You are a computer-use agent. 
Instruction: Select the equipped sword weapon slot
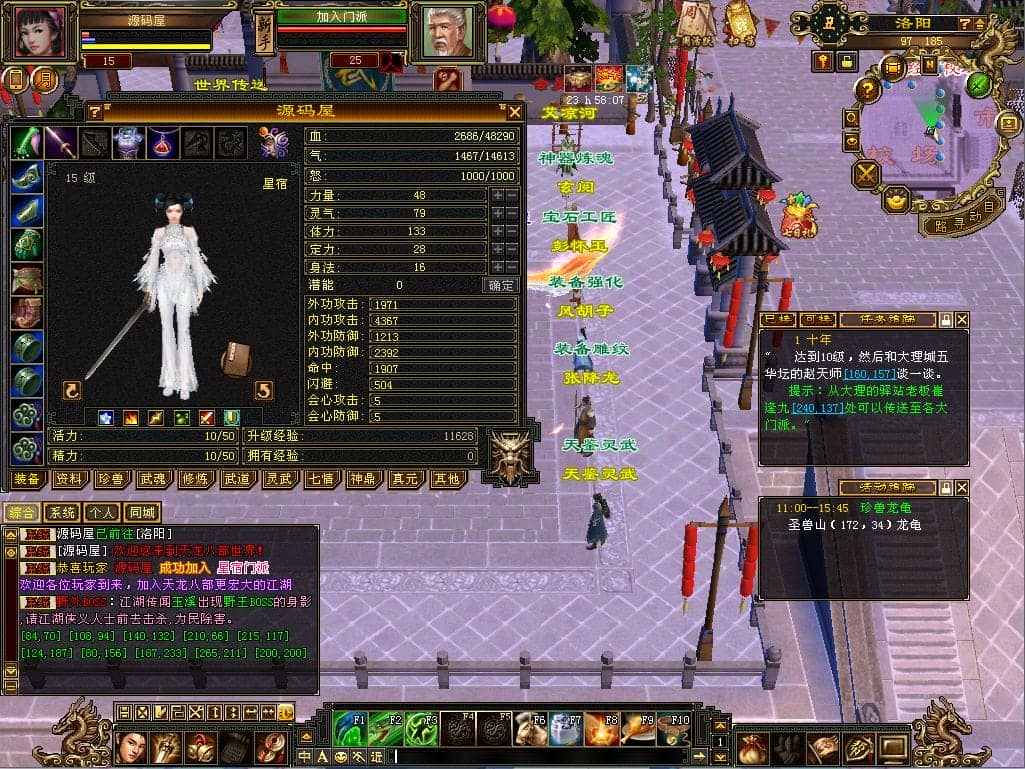61,143
